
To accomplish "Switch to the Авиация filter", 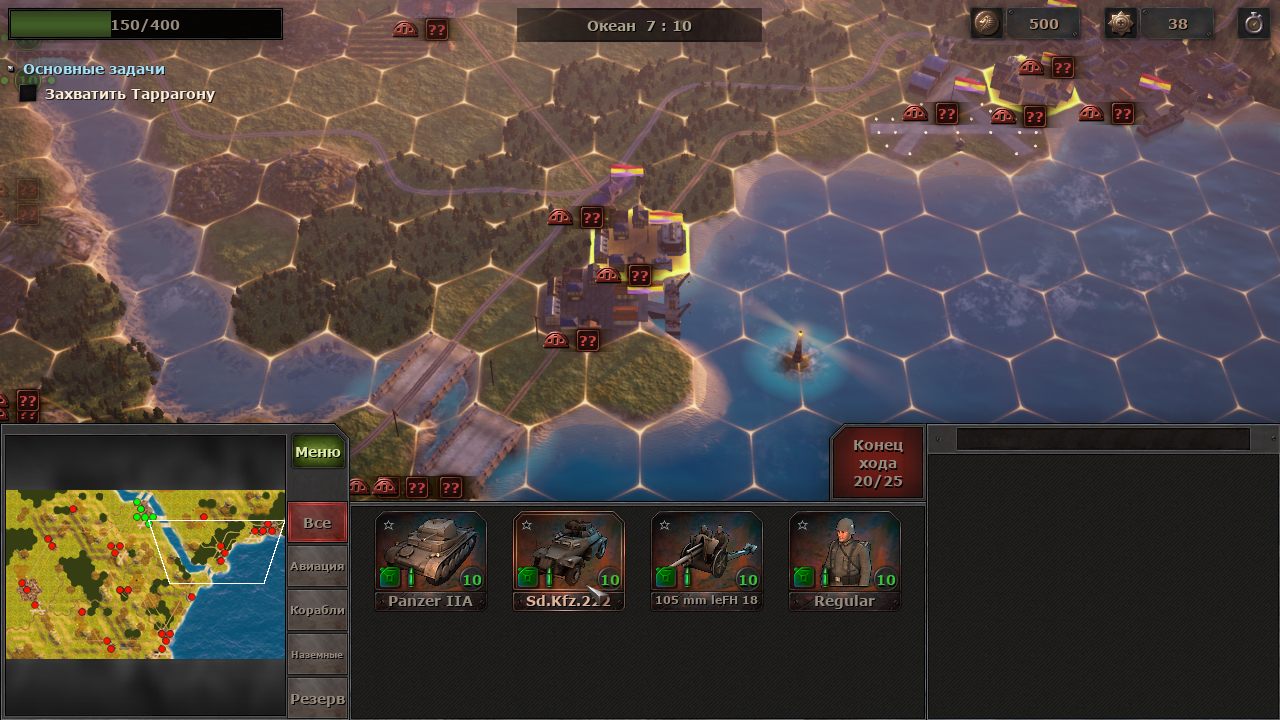I will [x=317, y=566].
